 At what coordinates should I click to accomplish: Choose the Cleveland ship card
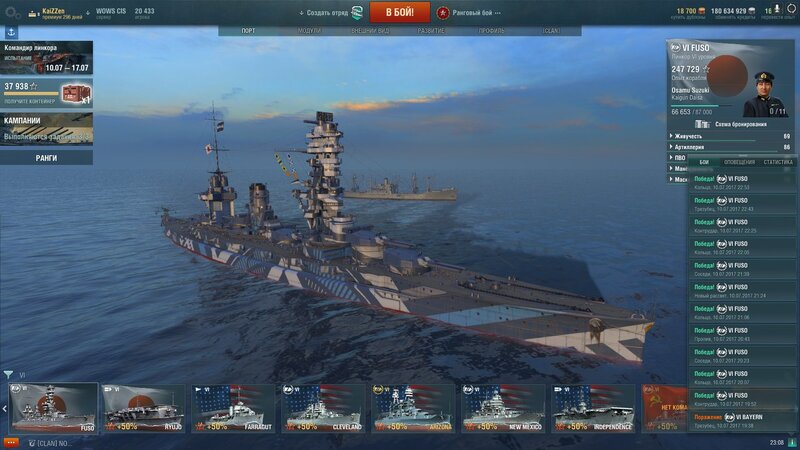(x=323, y=408)
